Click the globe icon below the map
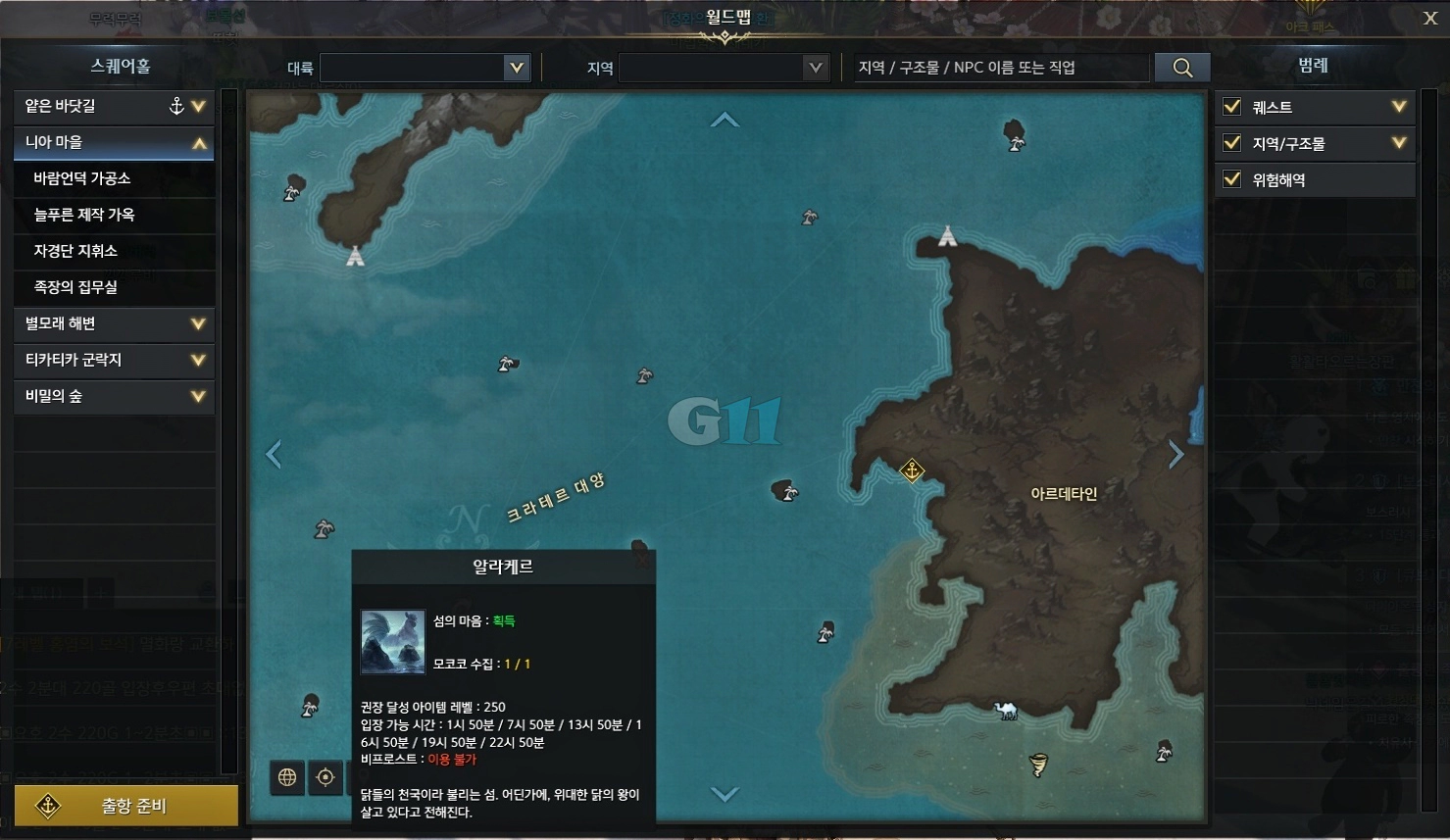 point(286,777)
